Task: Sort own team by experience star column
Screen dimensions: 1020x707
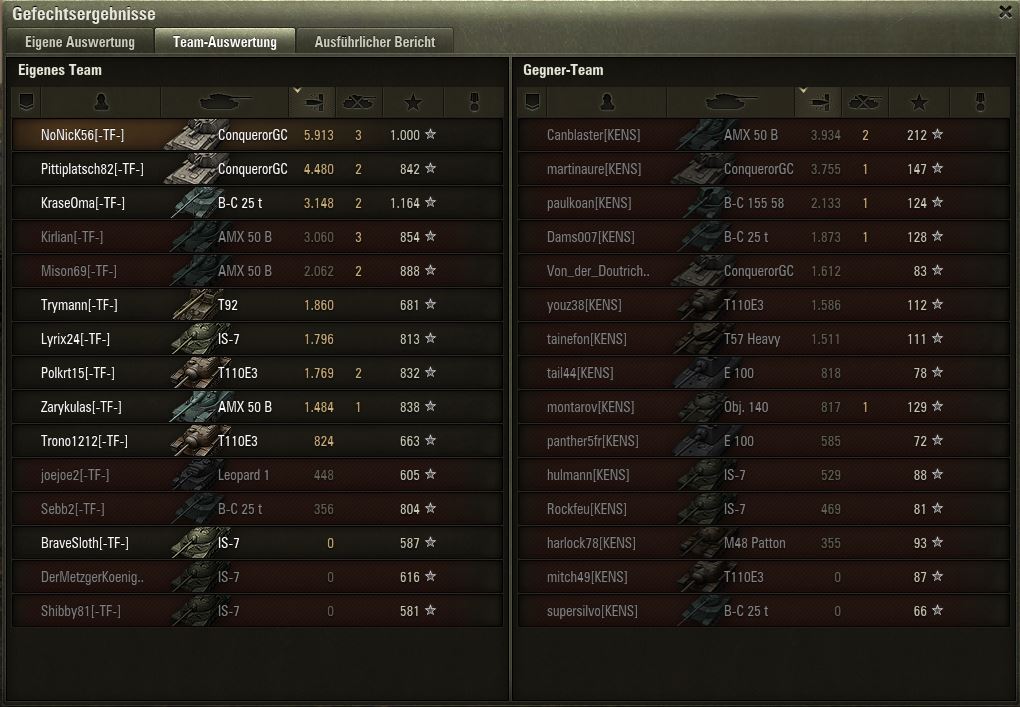Action: [414, 102]
